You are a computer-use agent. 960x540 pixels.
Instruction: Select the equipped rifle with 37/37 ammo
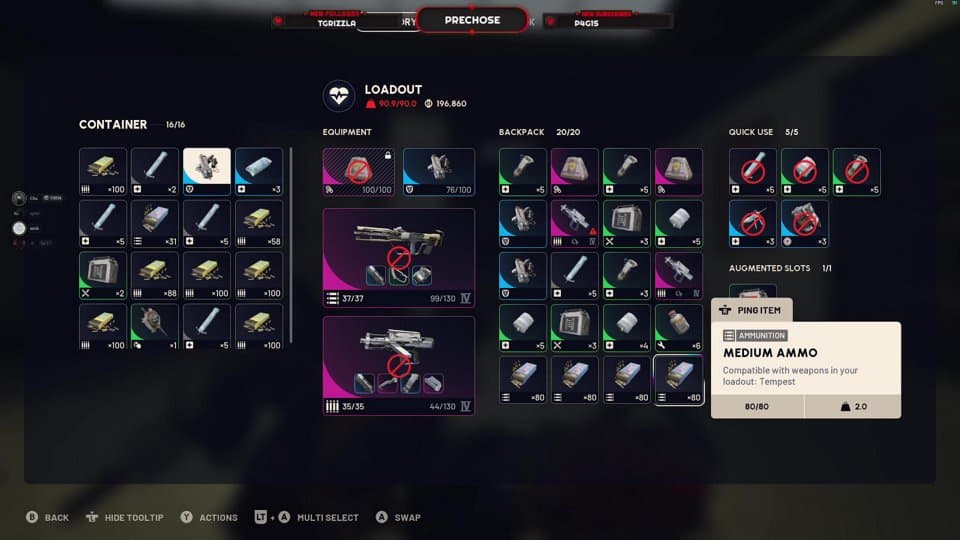(x=398, y=257)
